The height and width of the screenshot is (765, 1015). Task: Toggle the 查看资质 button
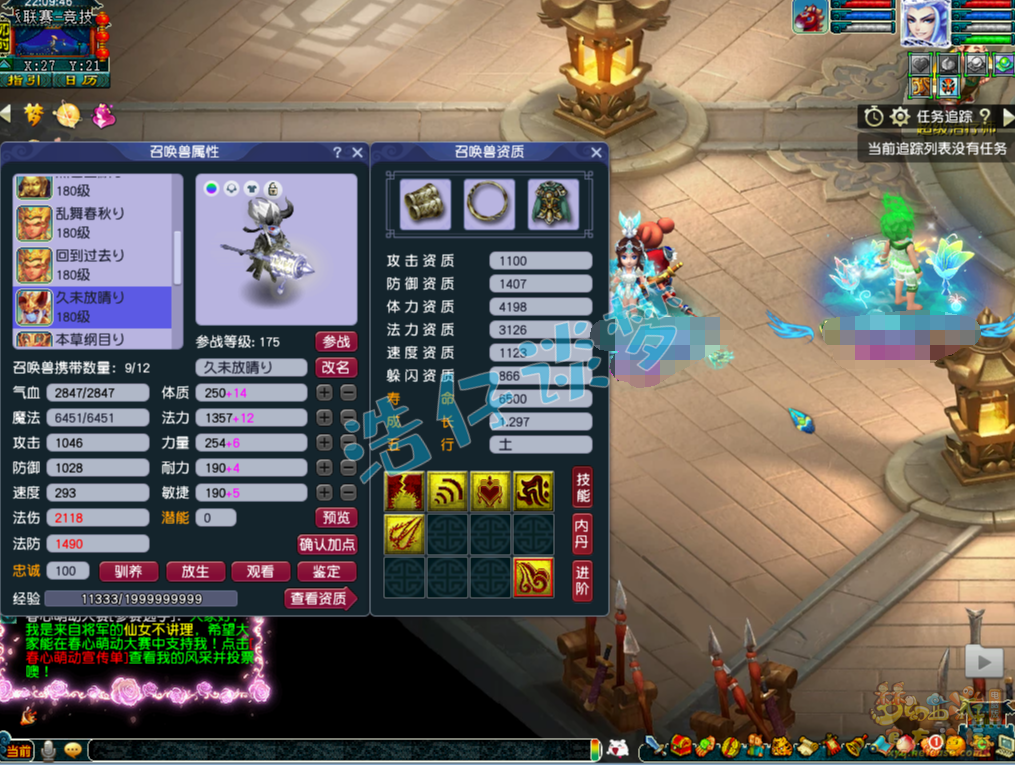pos(320,599)
